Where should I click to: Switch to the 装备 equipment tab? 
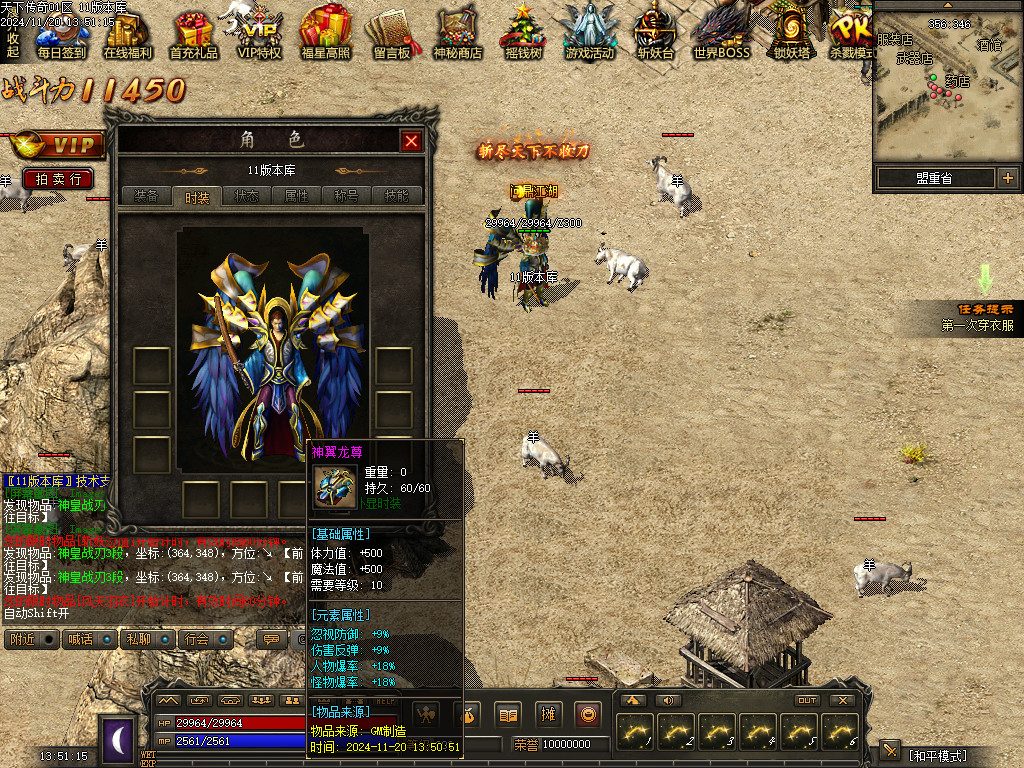(x=145, y=196)
